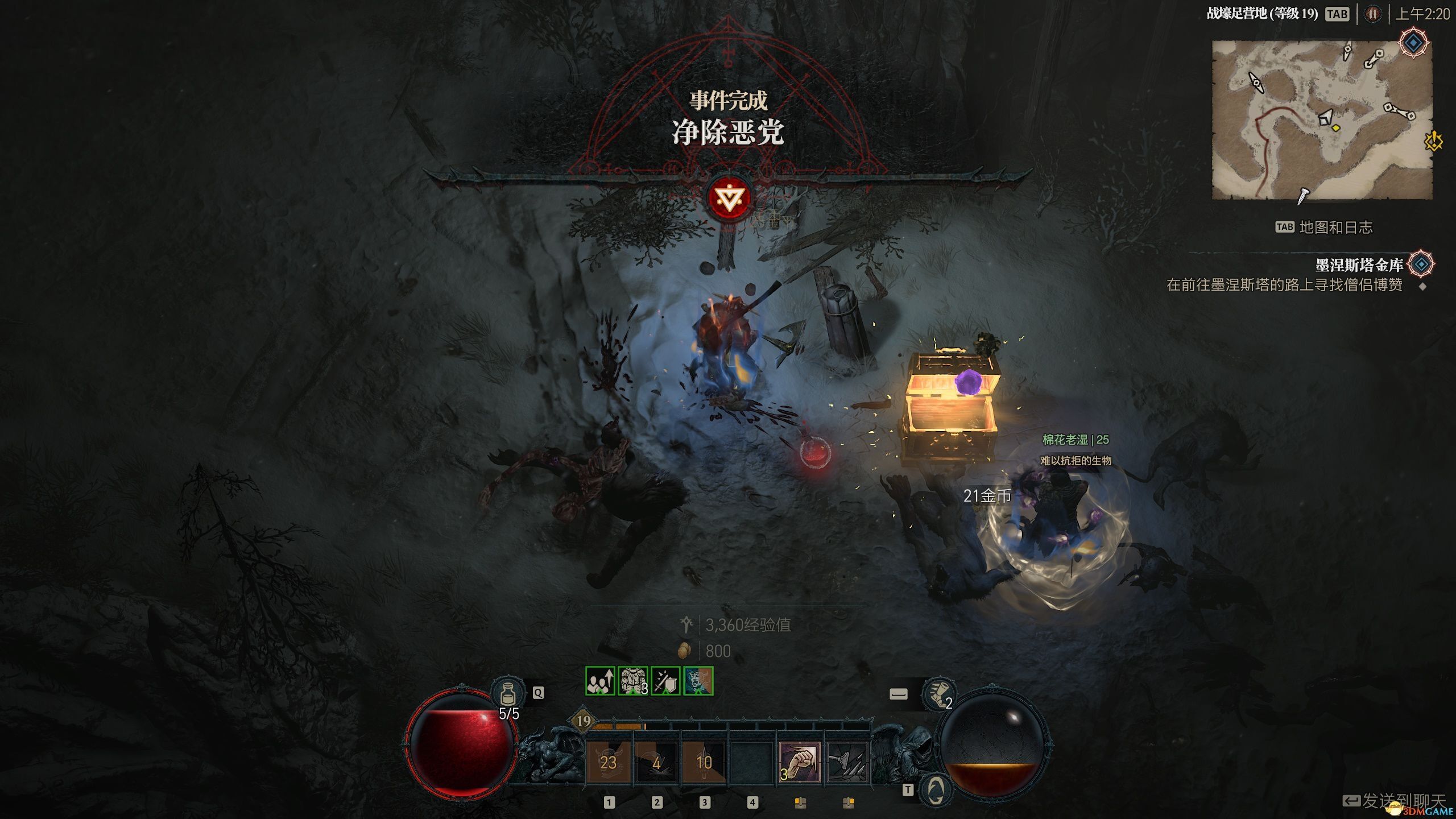Use the fist skill on left mouse slot
This screenshot has width=1456, height=819.
[800, 763]
